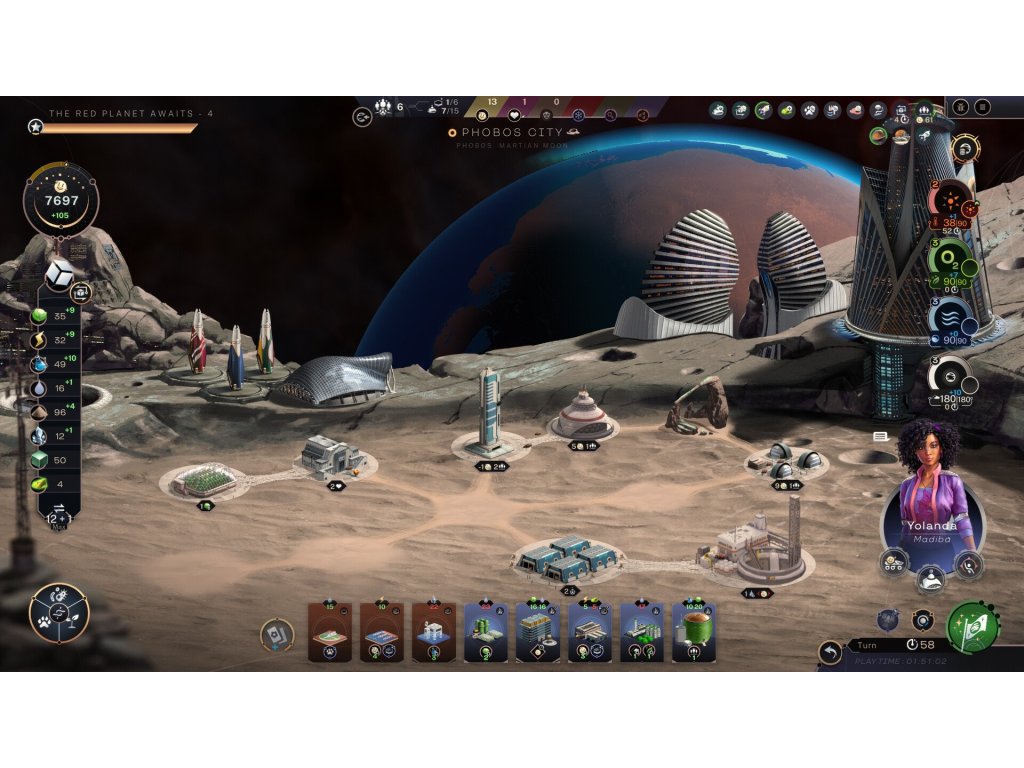Open the white cube resources icon
Screen dimensions: 1024x768
pos(61,269)
